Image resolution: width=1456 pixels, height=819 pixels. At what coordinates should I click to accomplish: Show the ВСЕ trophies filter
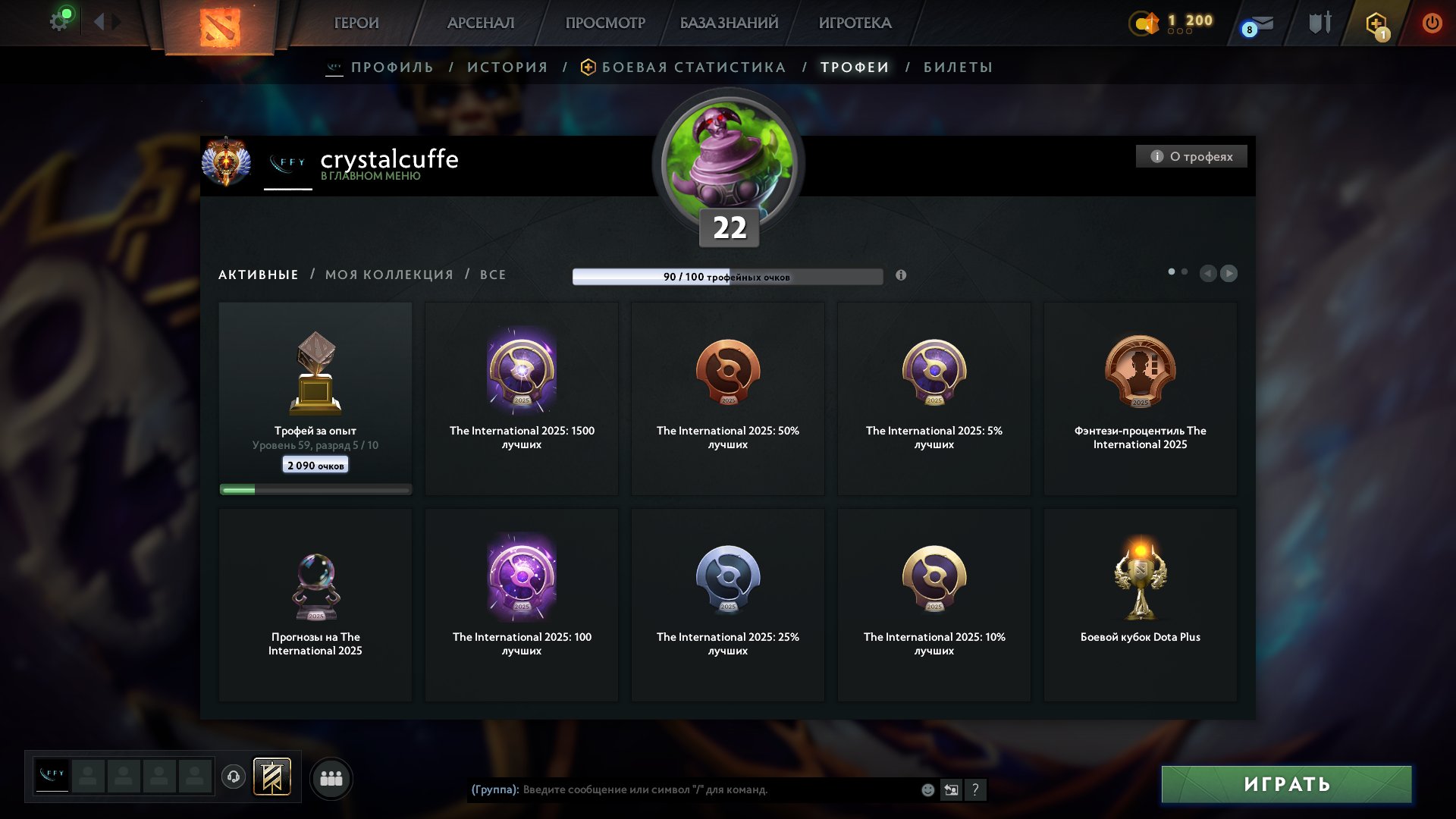(x=493, y=275)
